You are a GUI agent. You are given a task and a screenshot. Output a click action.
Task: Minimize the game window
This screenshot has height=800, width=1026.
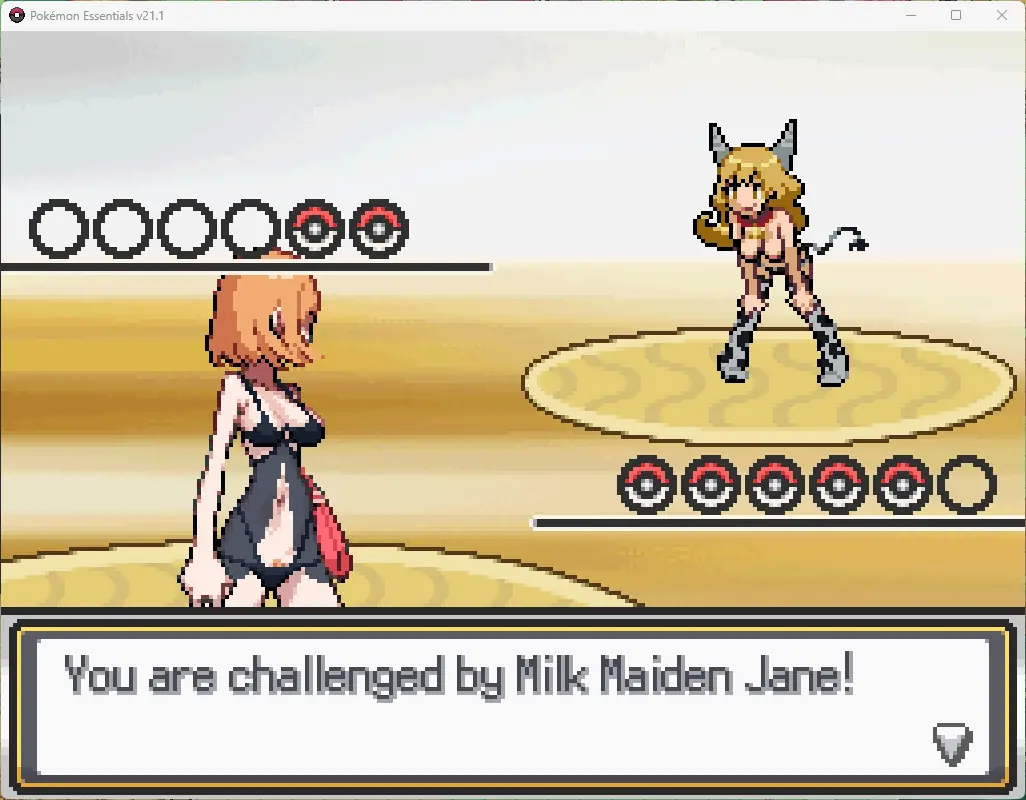910,15
